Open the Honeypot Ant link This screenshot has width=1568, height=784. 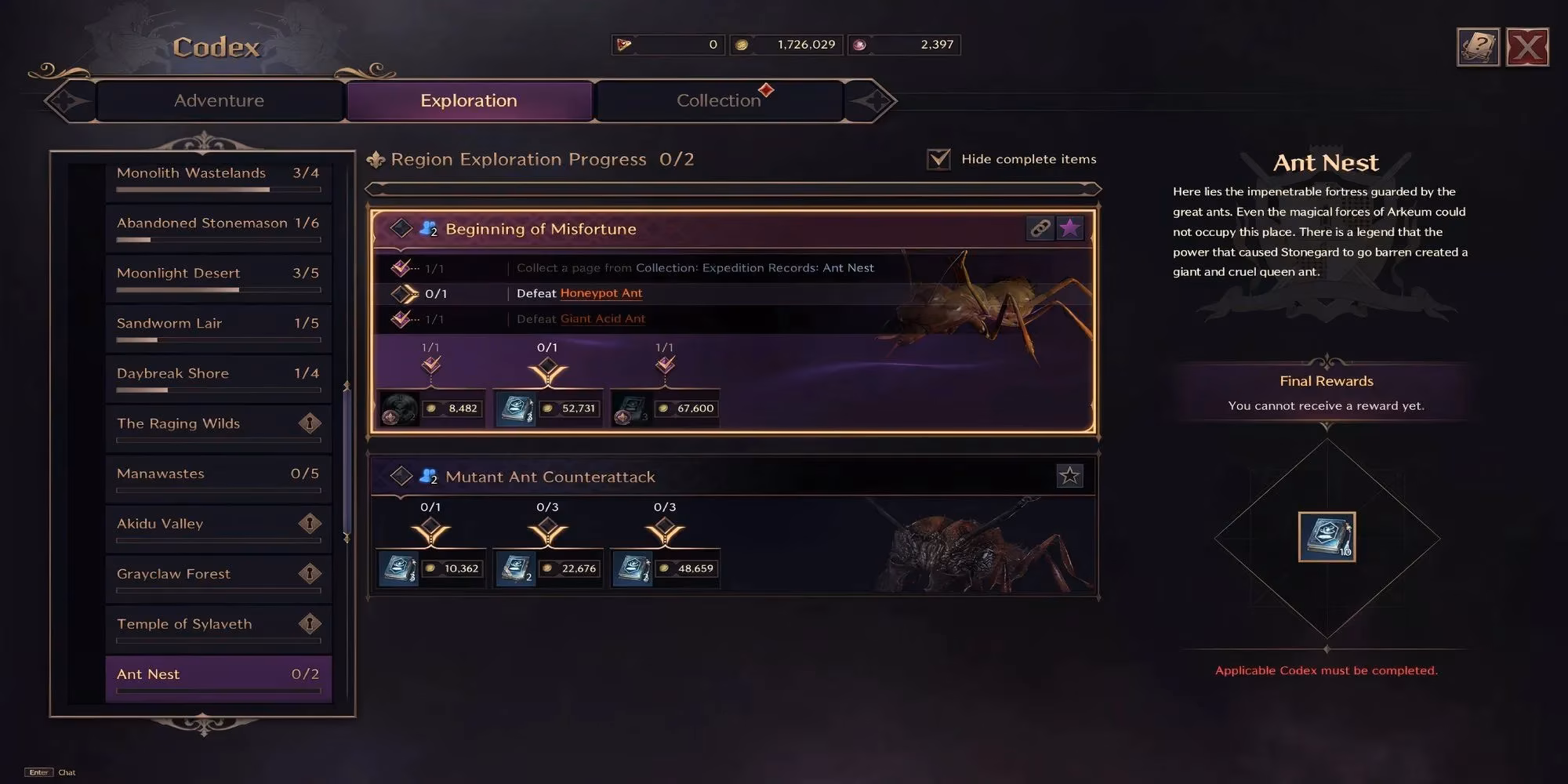pos(601,292)
